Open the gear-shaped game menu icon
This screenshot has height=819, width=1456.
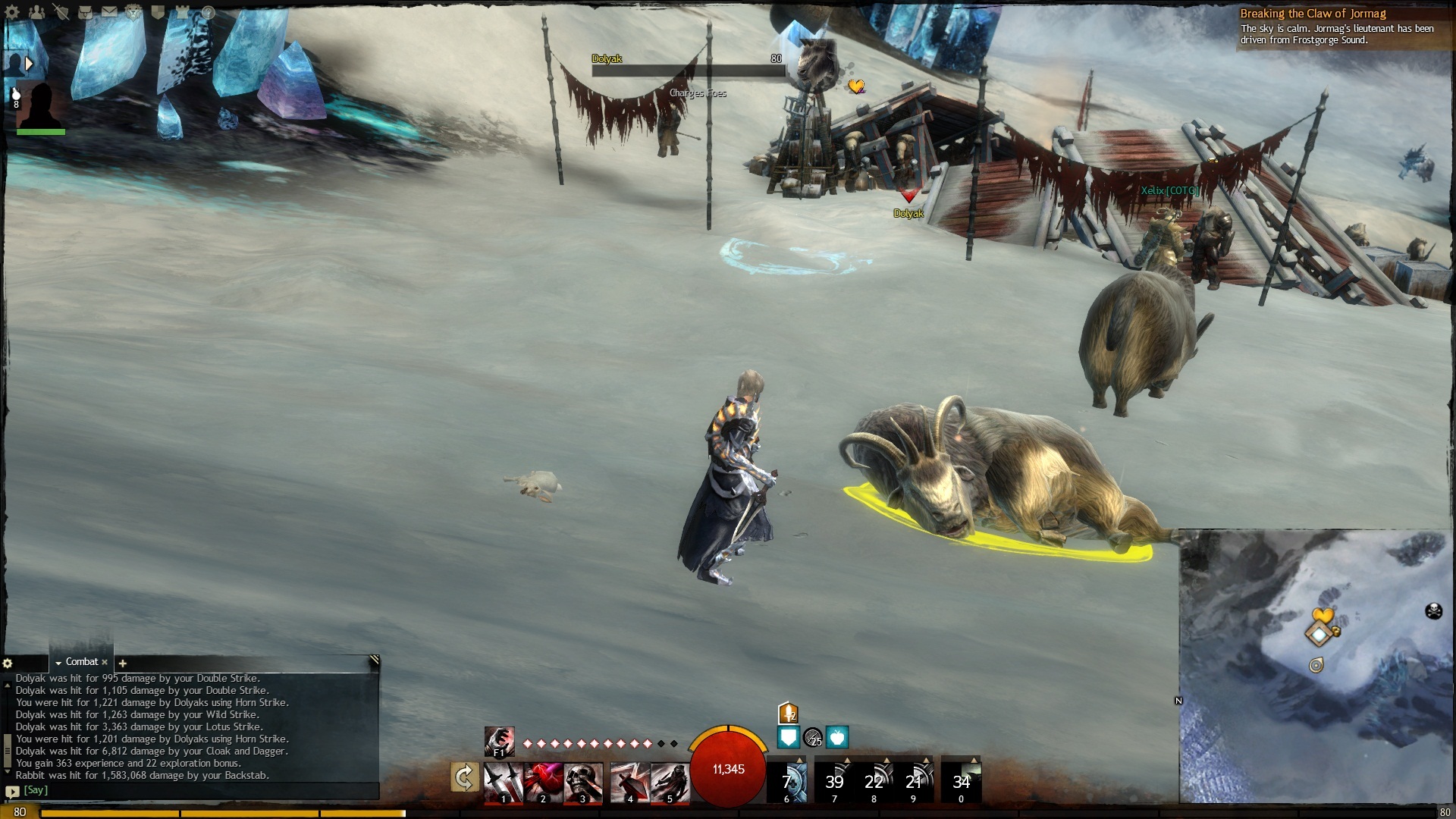[12, 12]
